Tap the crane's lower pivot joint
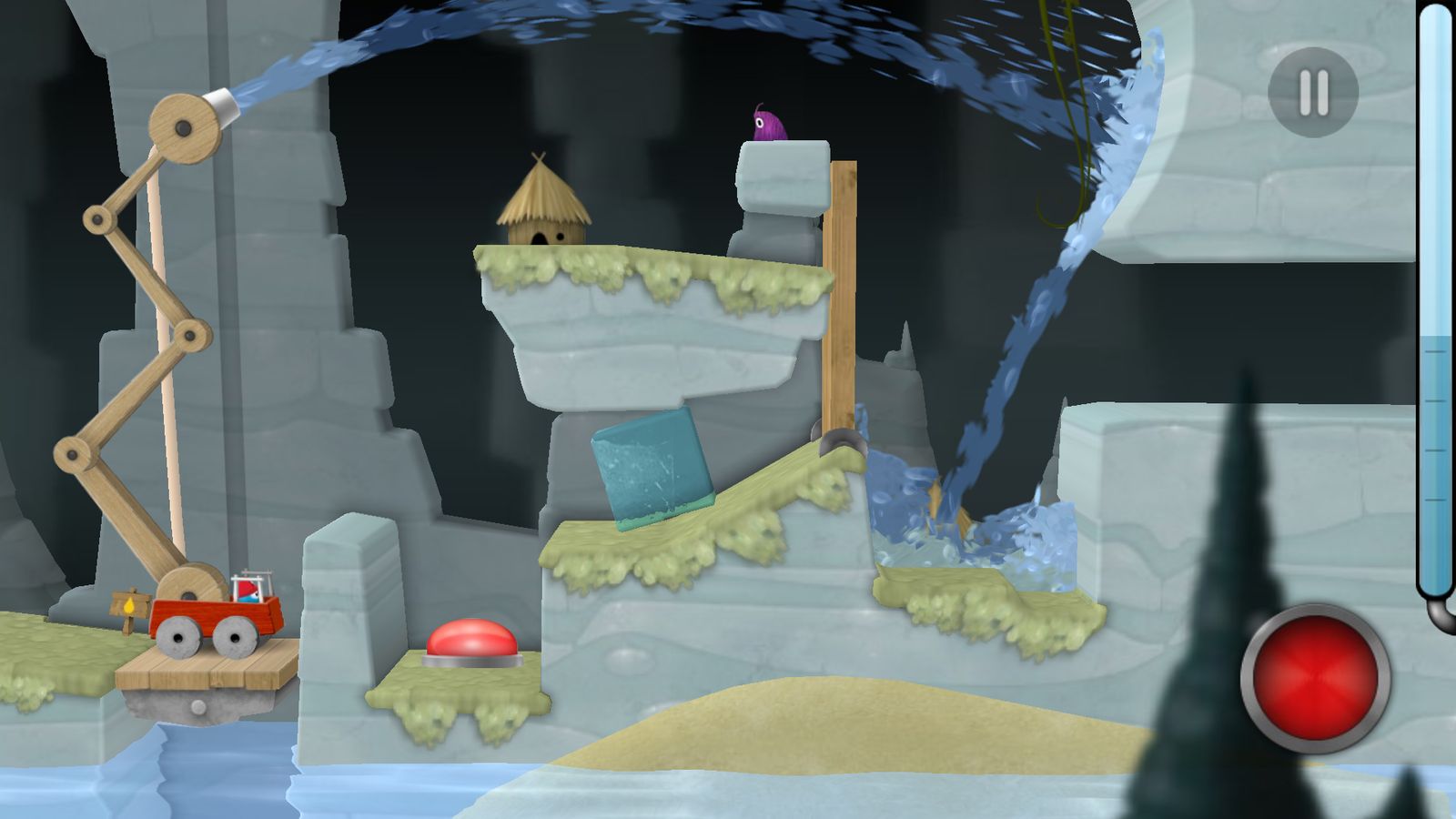1456x819 pixels. coord(73,455)
